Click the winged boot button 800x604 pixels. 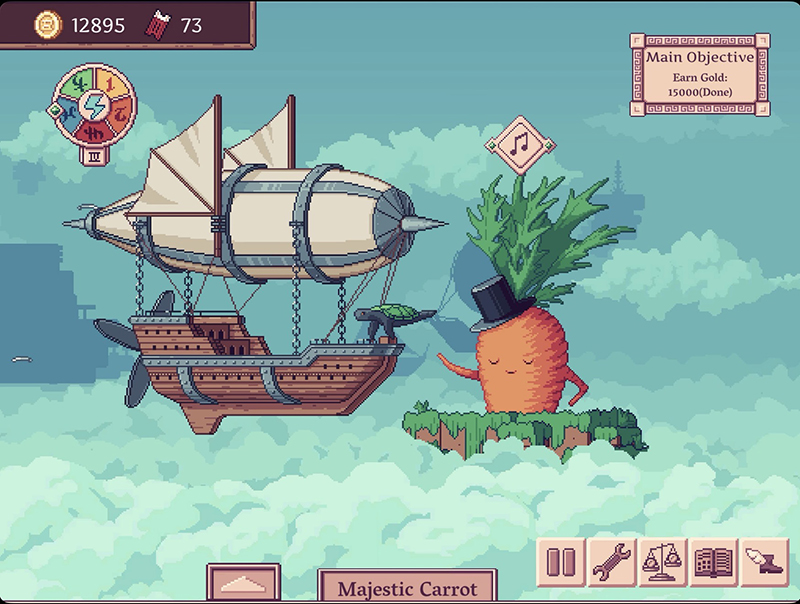tap(765, 563)
